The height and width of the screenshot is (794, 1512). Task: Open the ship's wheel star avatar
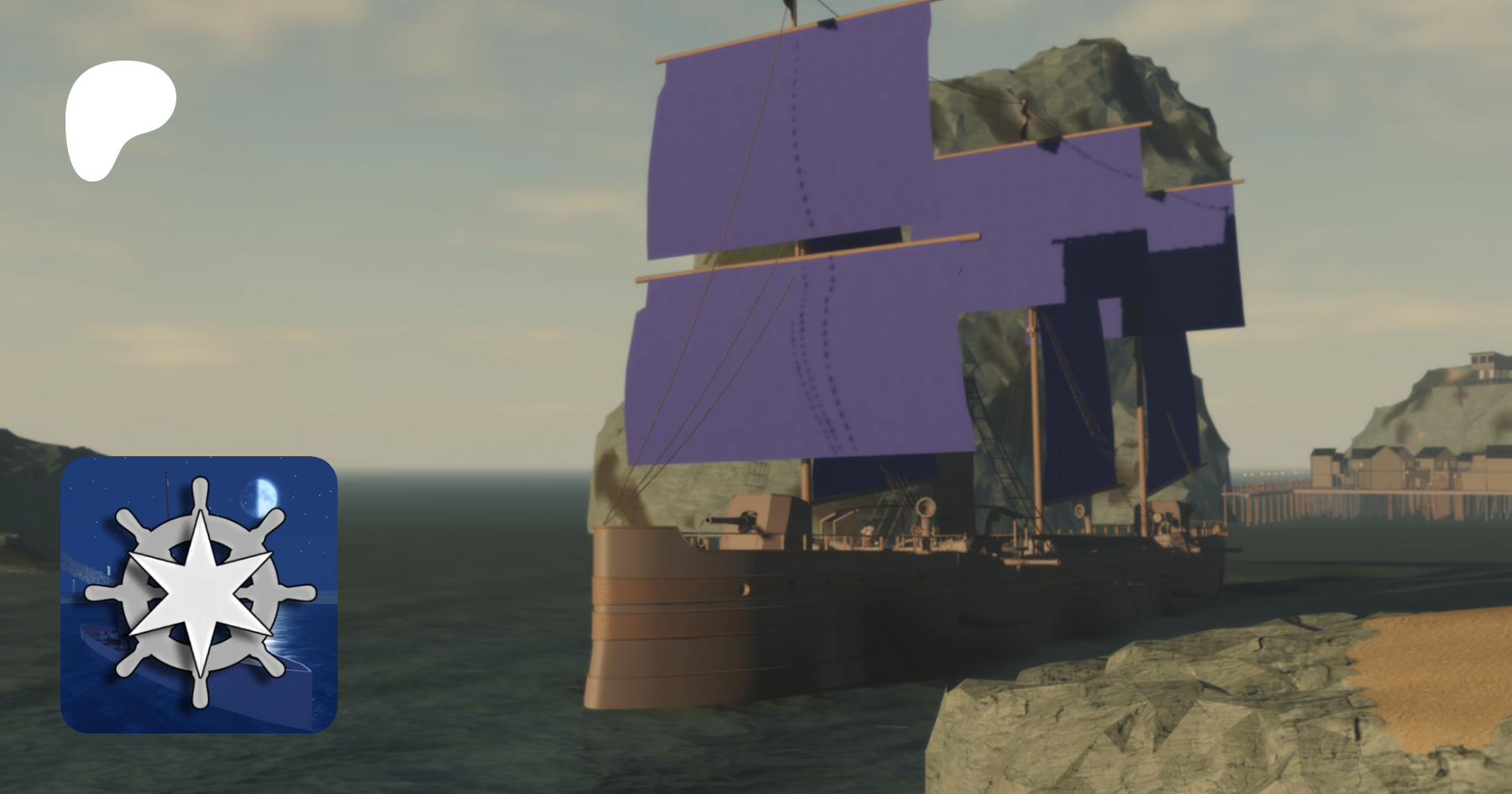(x=199, y=594)
